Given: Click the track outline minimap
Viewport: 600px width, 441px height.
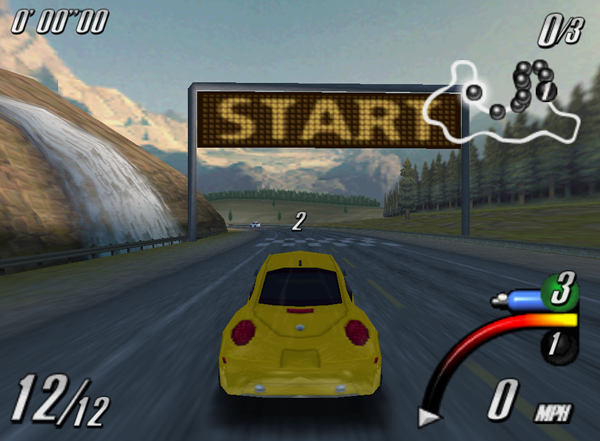Looking at the screenshot, I should (503, 103).
